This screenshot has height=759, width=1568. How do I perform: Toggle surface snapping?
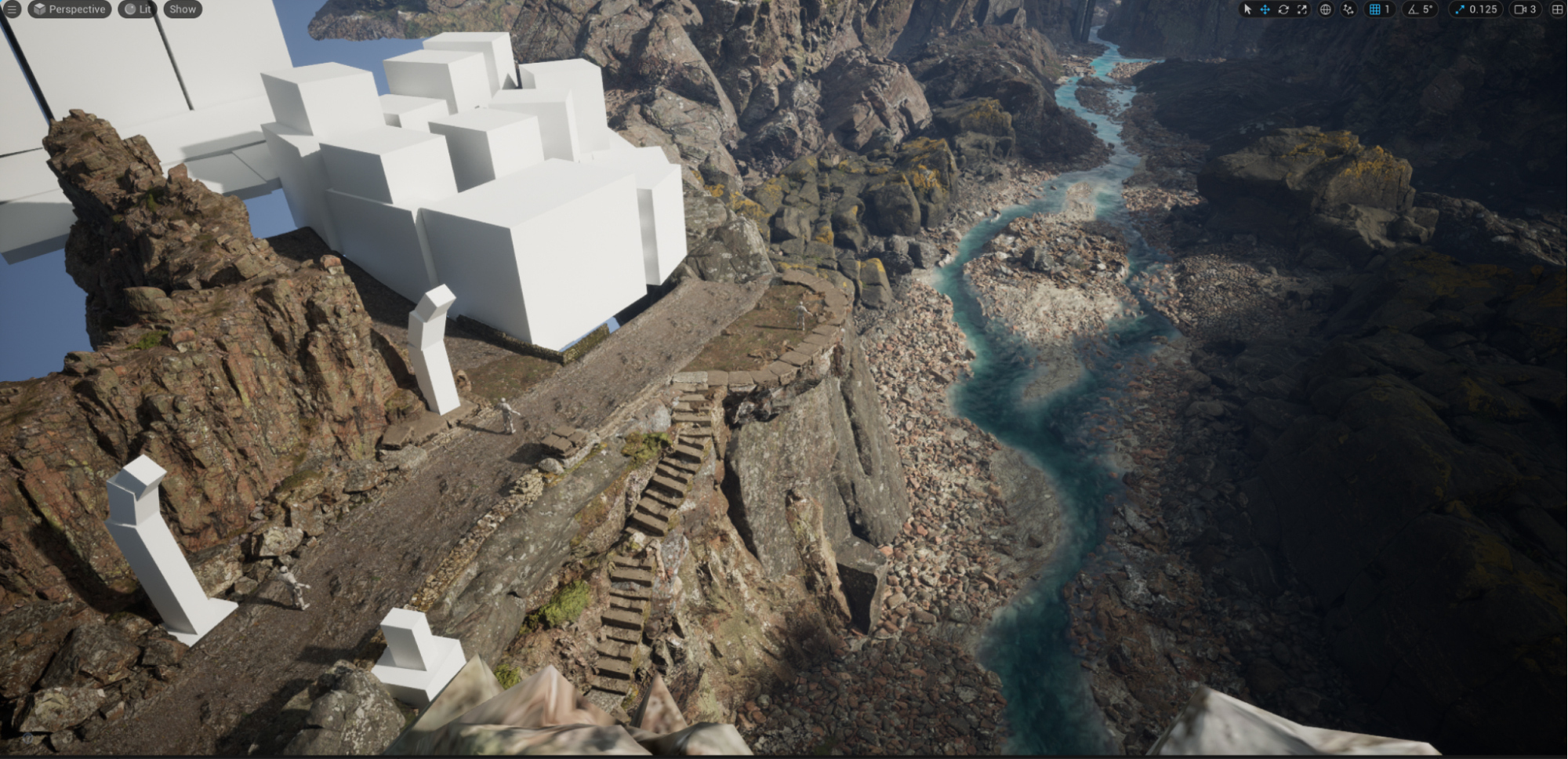pyautogui.click(x=1348, y=9)
